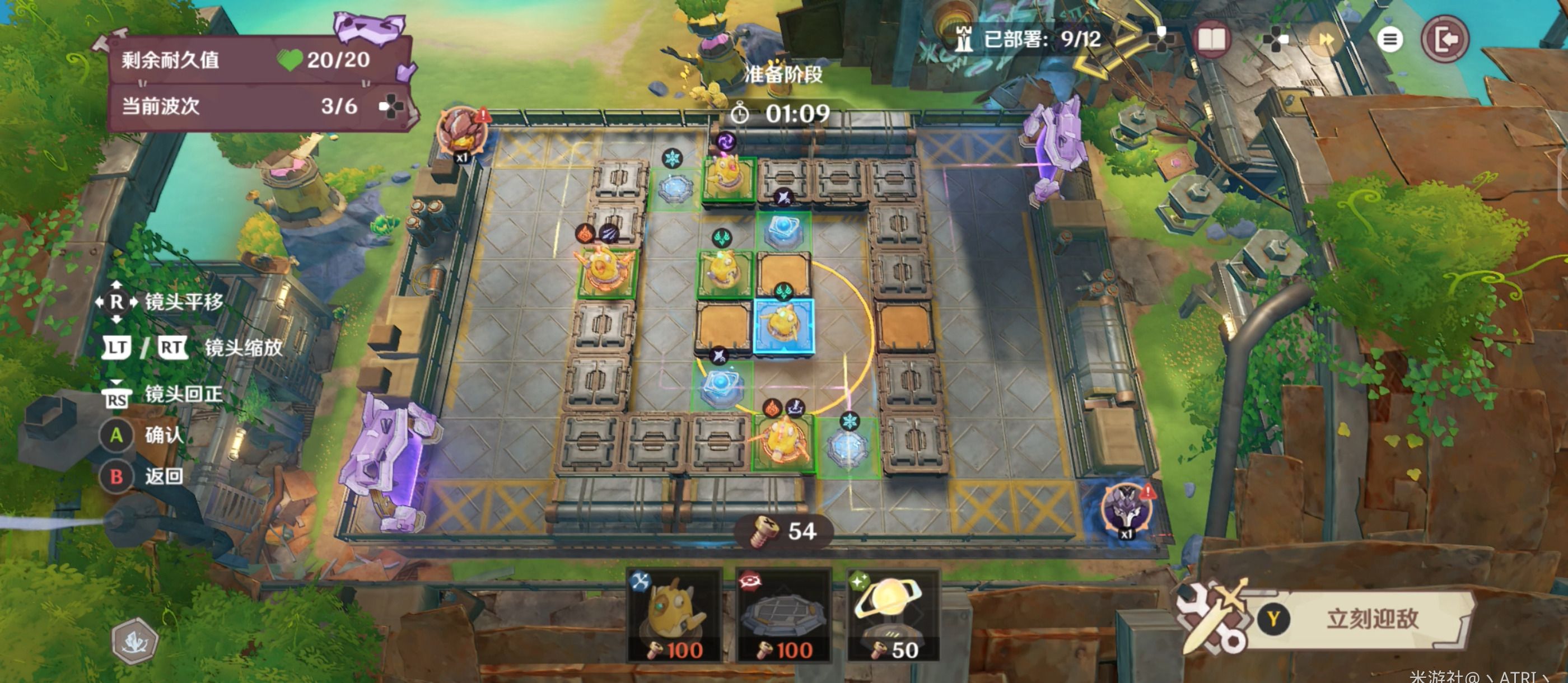Open the three-line menu button

tap(1389, 40)
